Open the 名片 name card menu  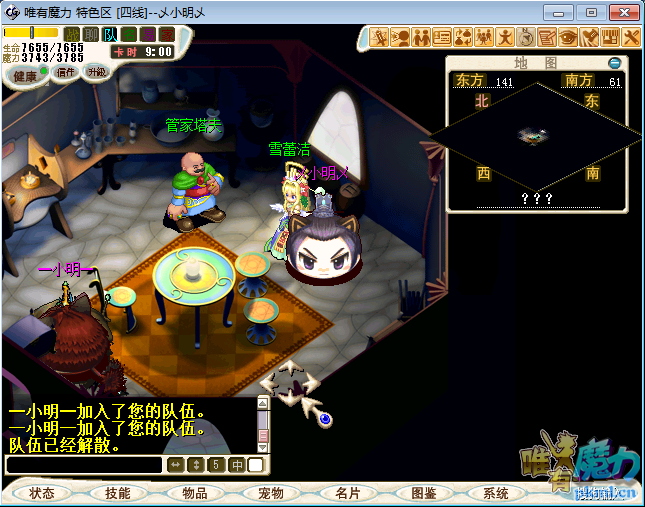tap(348, 493)
